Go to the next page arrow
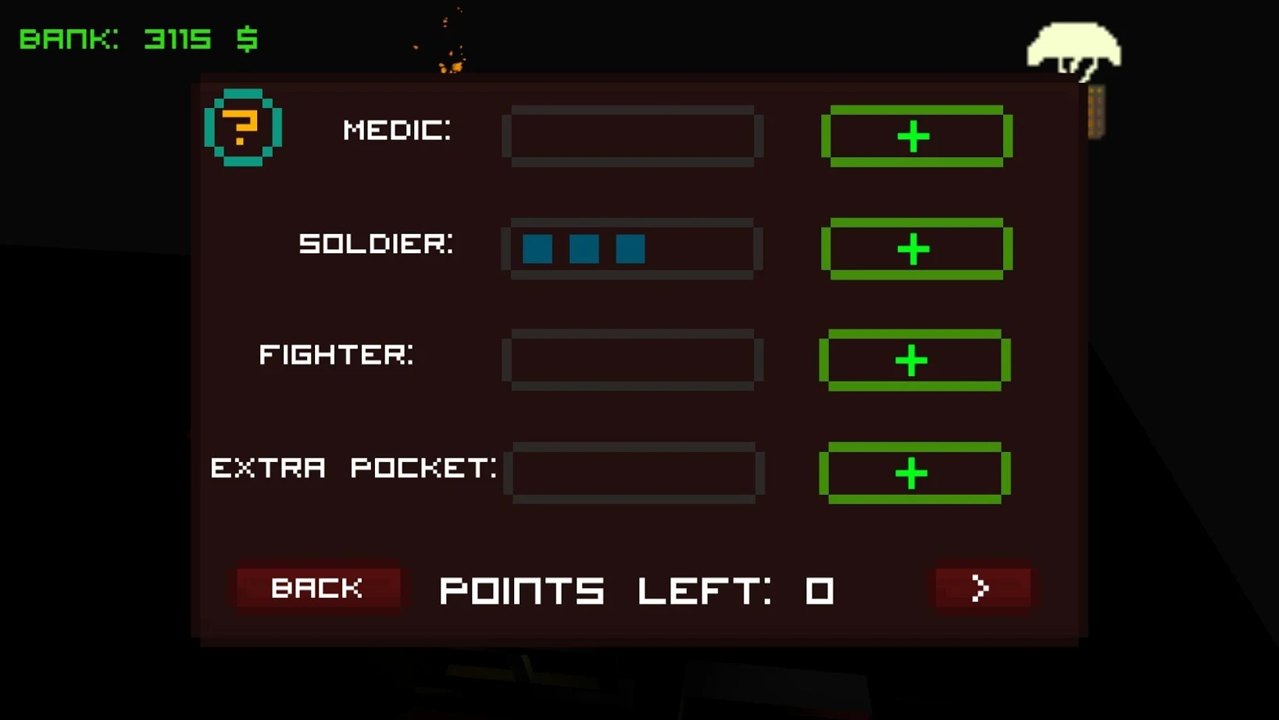Viewport: 1279px width, 720px height. (981, 588)
